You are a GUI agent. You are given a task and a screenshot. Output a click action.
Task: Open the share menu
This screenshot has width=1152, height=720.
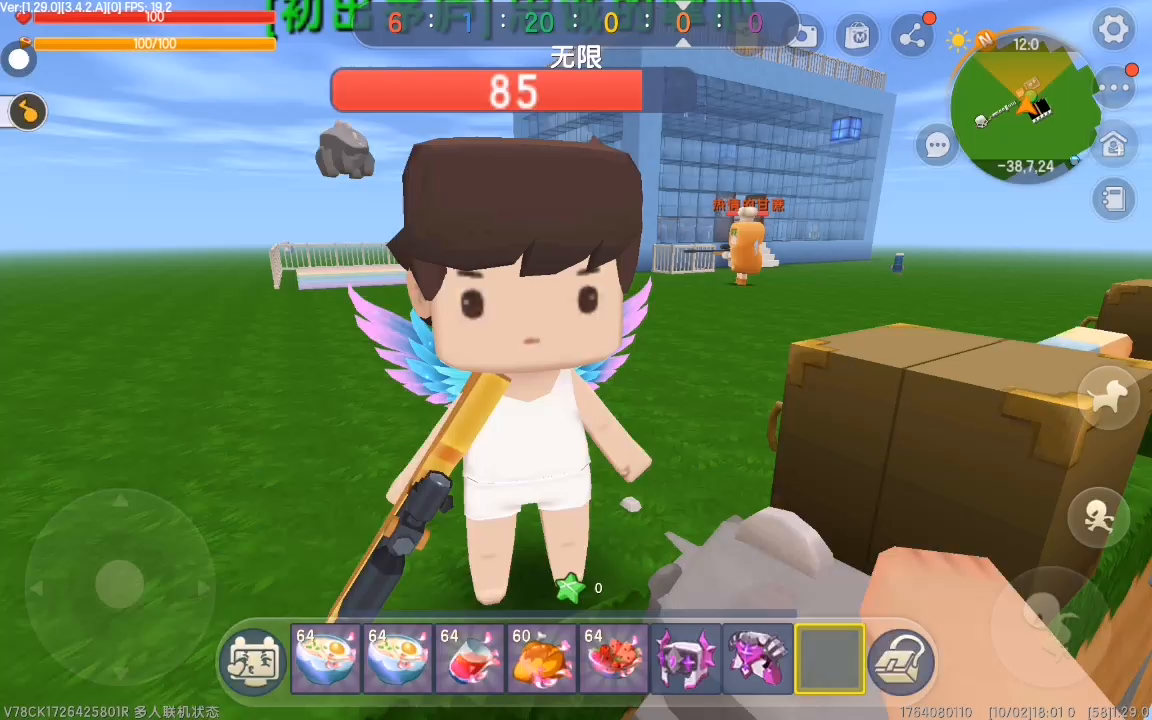(912, 38)
